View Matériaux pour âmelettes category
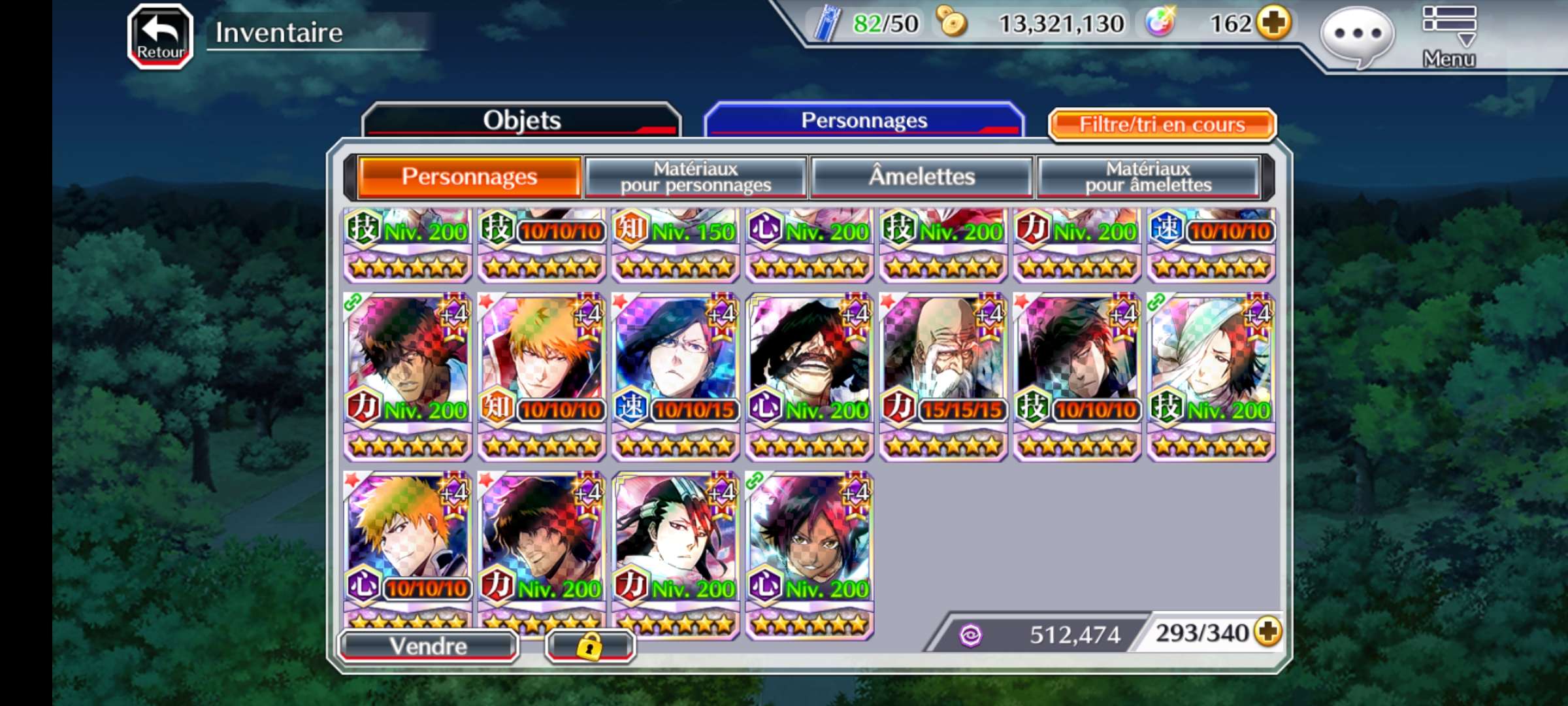 click(x=1148, y=177)
